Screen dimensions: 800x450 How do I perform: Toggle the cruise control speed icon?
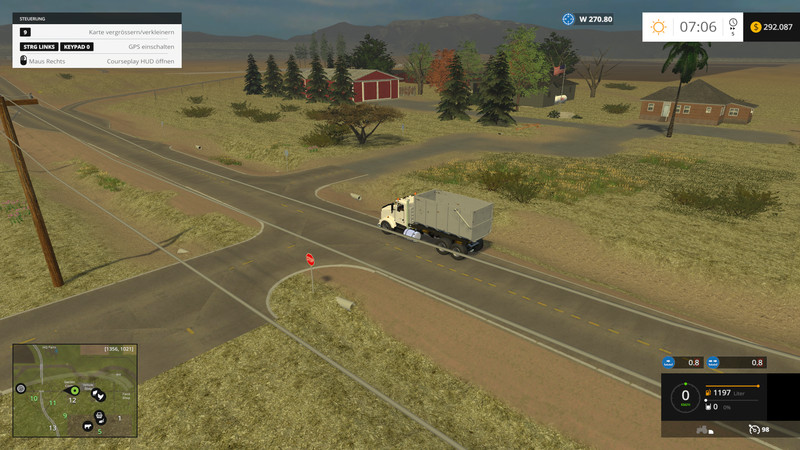753,429
